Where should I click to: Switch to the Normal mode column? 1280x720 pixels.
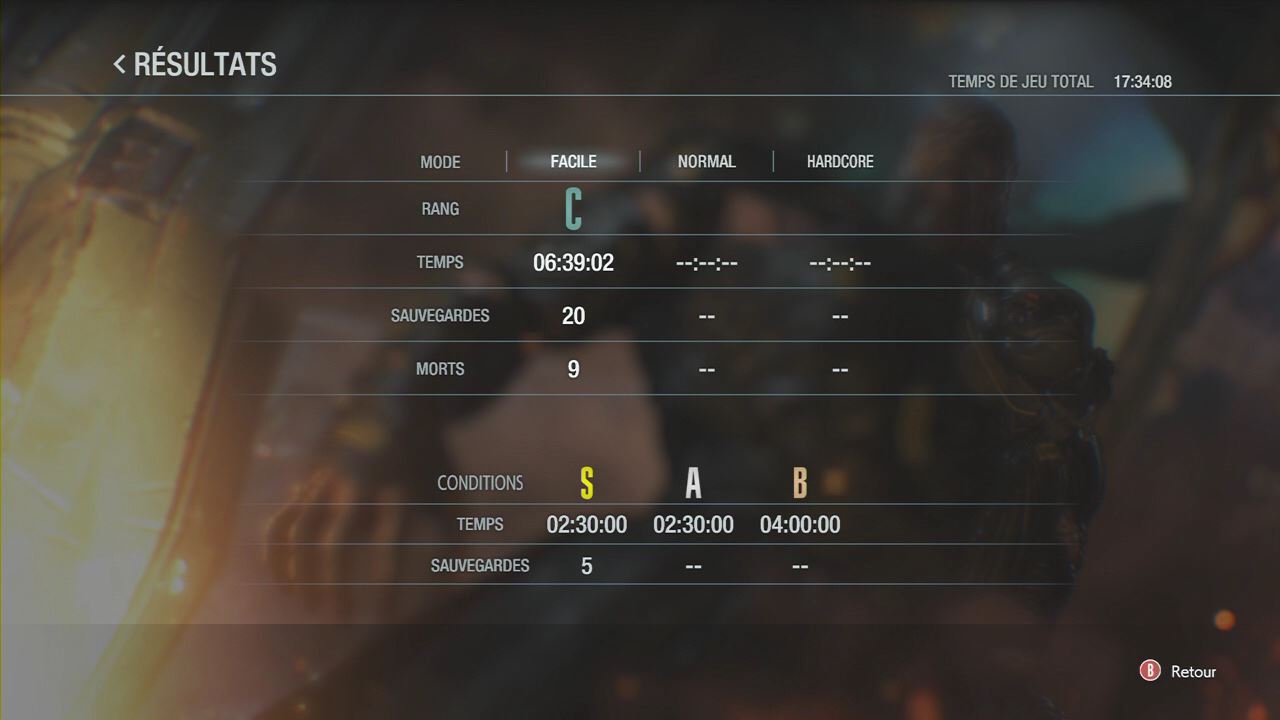706,162
